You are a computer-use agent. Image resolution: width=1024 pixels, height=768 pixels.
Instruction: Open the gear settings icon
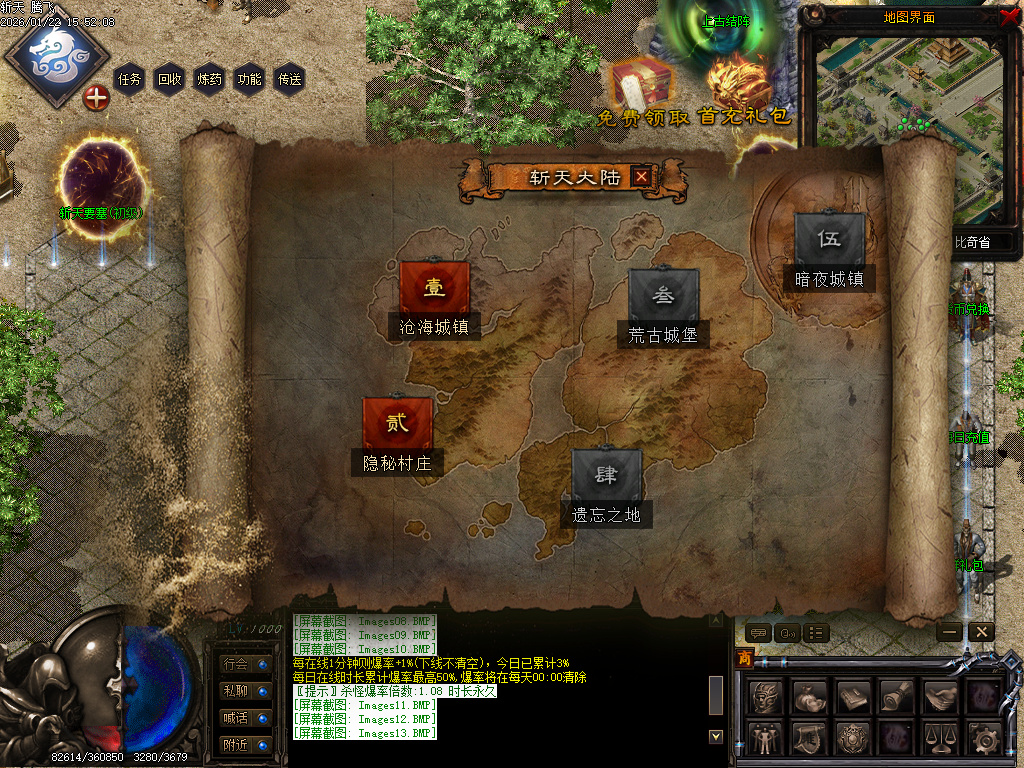[x=985, y=739]
